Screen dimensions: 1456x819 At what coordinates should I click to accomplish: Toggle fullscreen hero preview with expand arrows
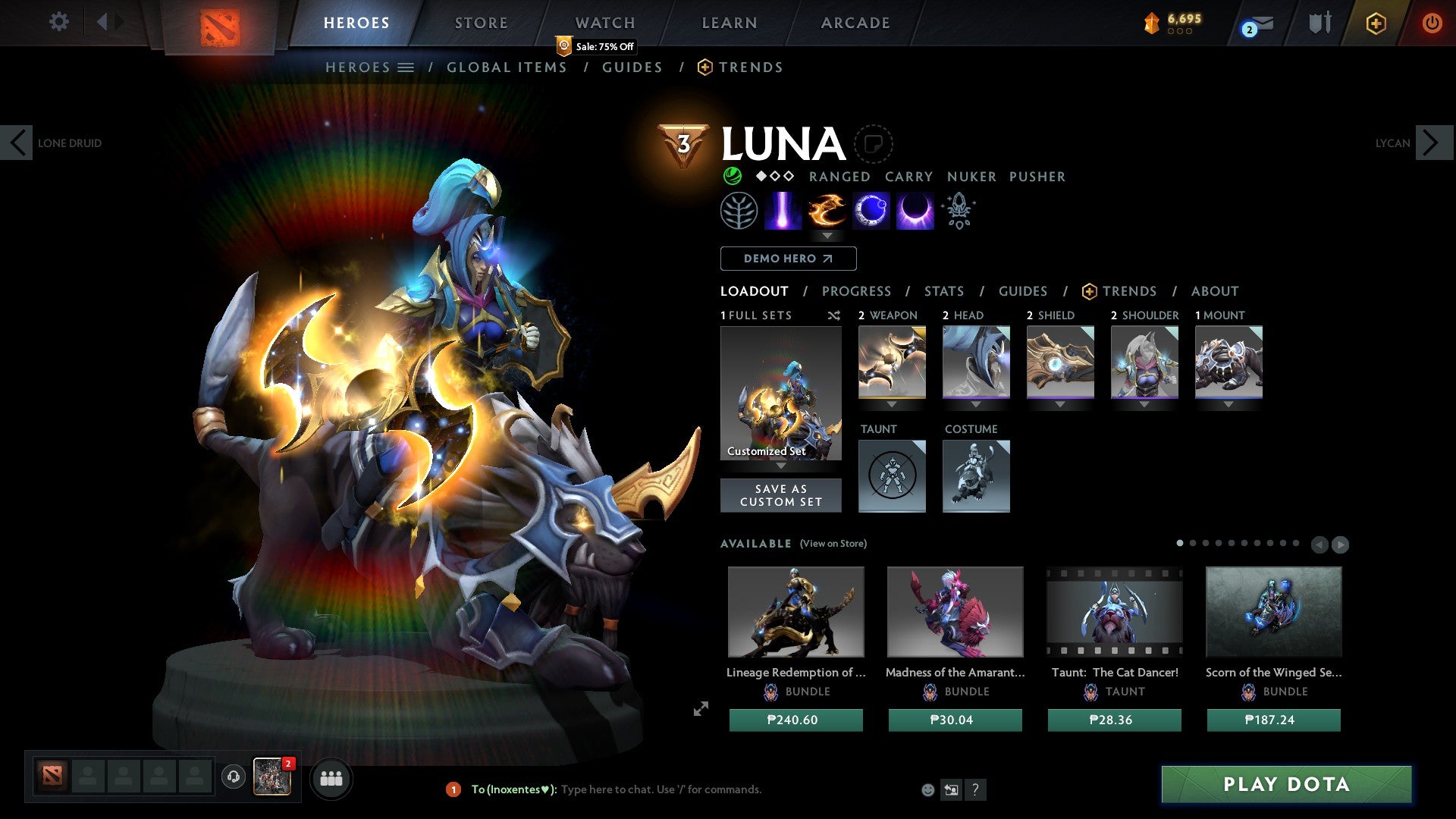pyautogui.click(x=700, y=708)
